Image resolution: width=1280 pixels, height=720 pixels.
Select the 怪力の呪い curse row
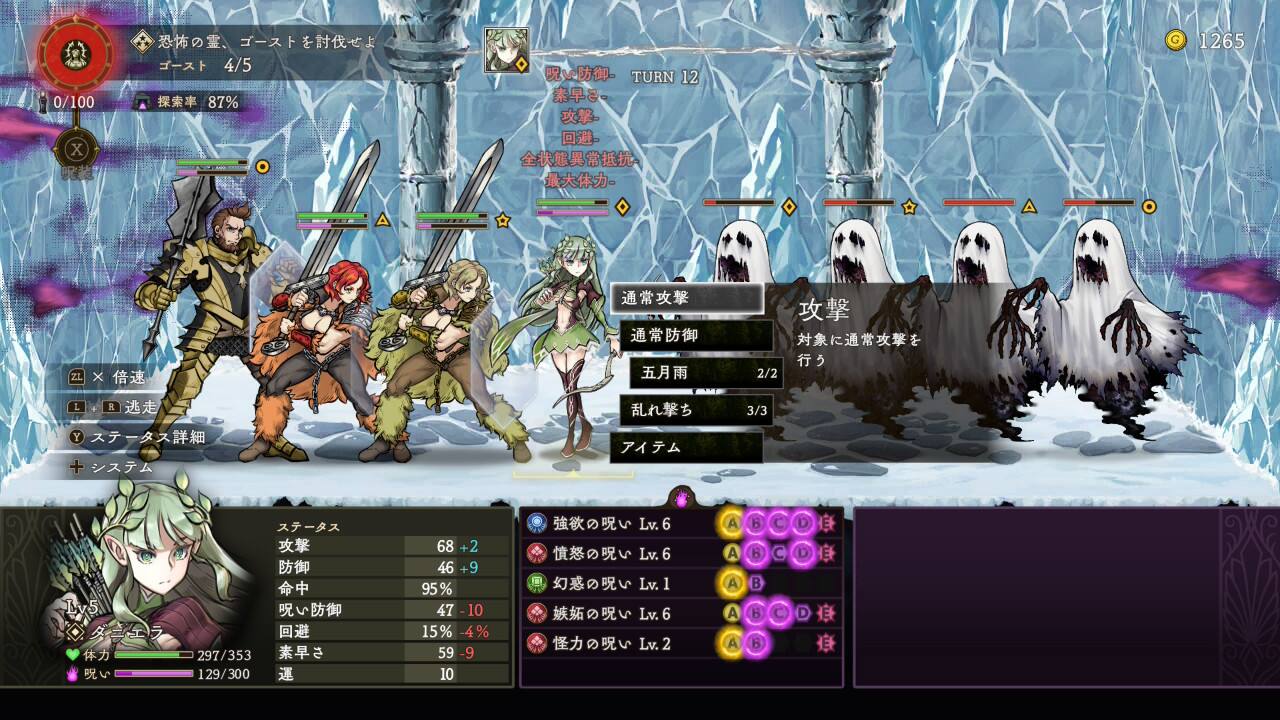680,643
